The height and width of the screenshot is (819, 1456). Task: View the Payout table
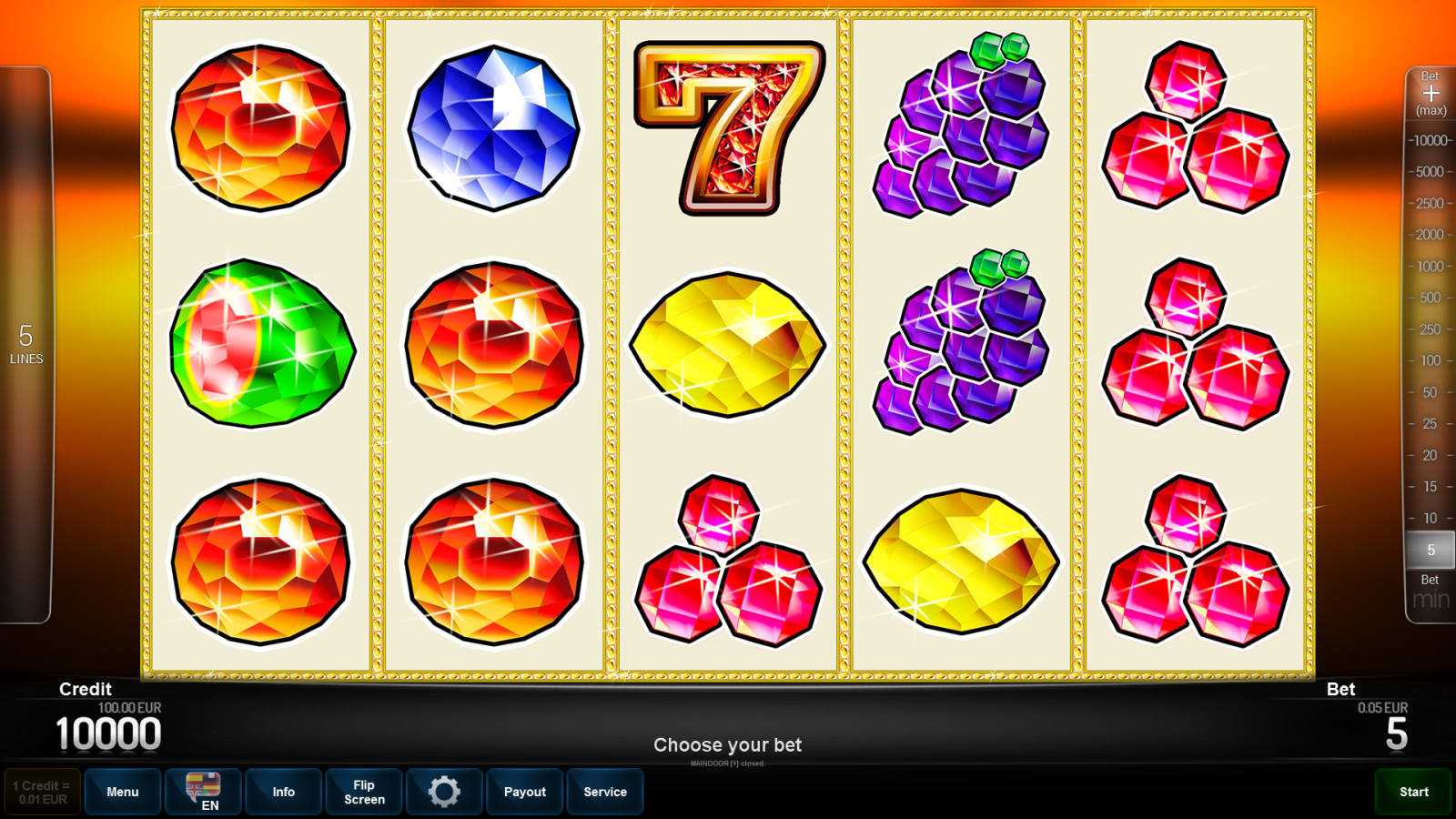pyautogui.click(x=524, y=792)
